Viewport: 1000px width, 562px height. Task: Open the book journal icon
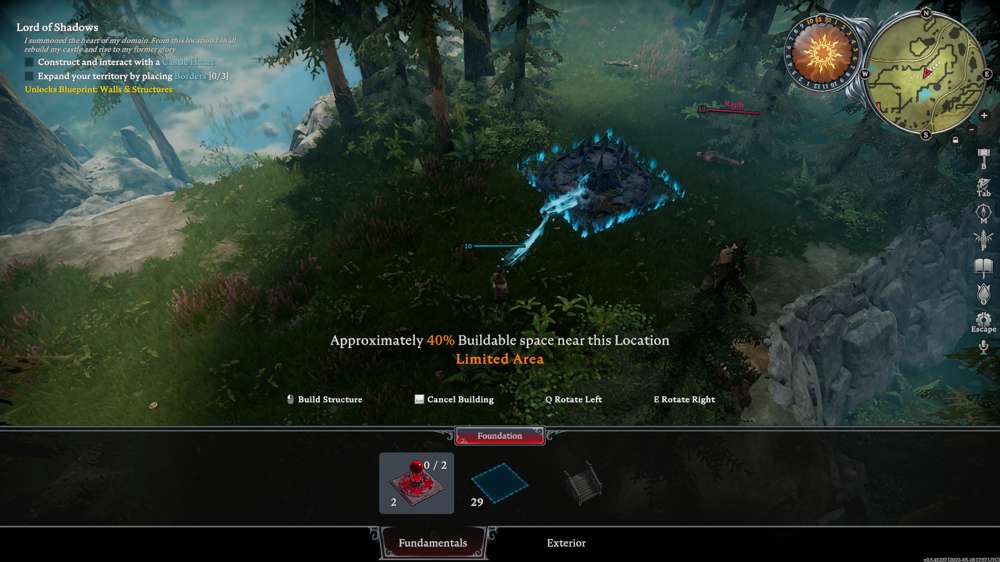click(x=983, y=267)
